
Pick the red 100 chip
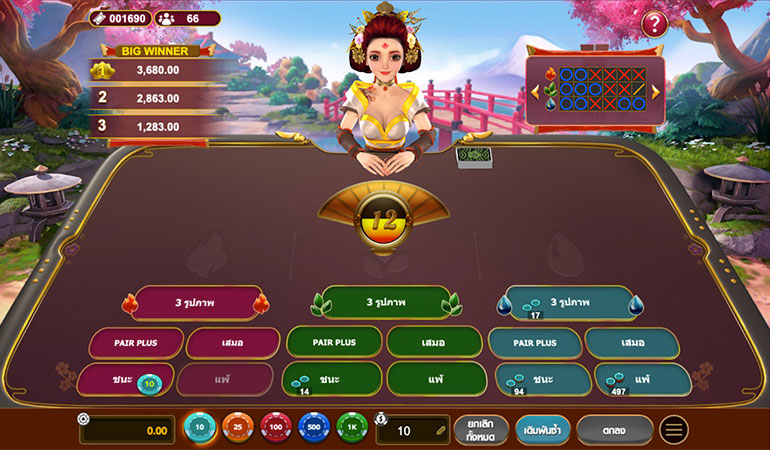point(276,429)
